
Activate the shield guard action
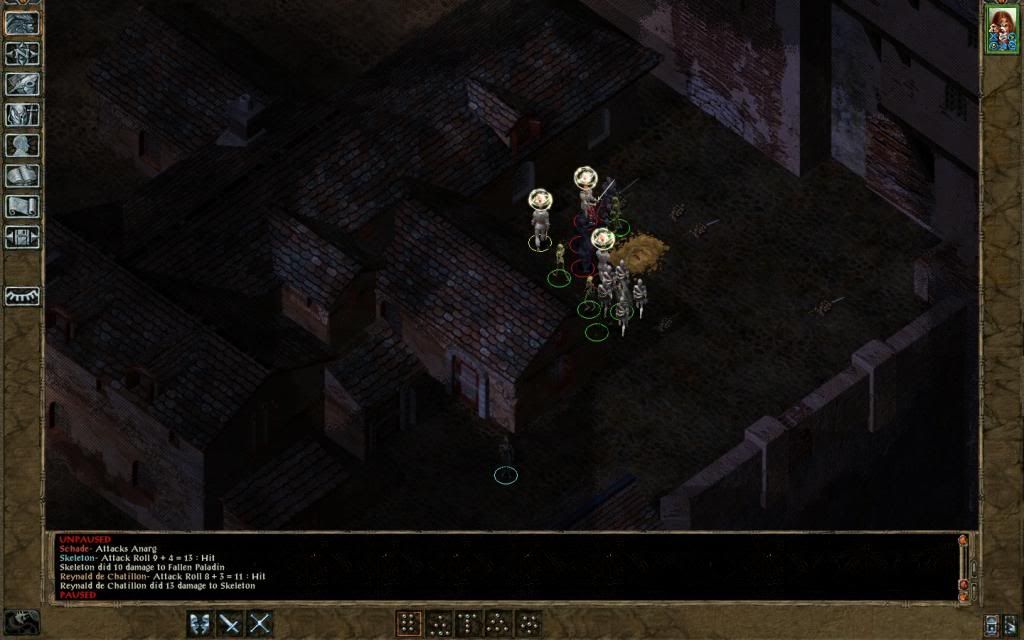click(x=202, y=624)
